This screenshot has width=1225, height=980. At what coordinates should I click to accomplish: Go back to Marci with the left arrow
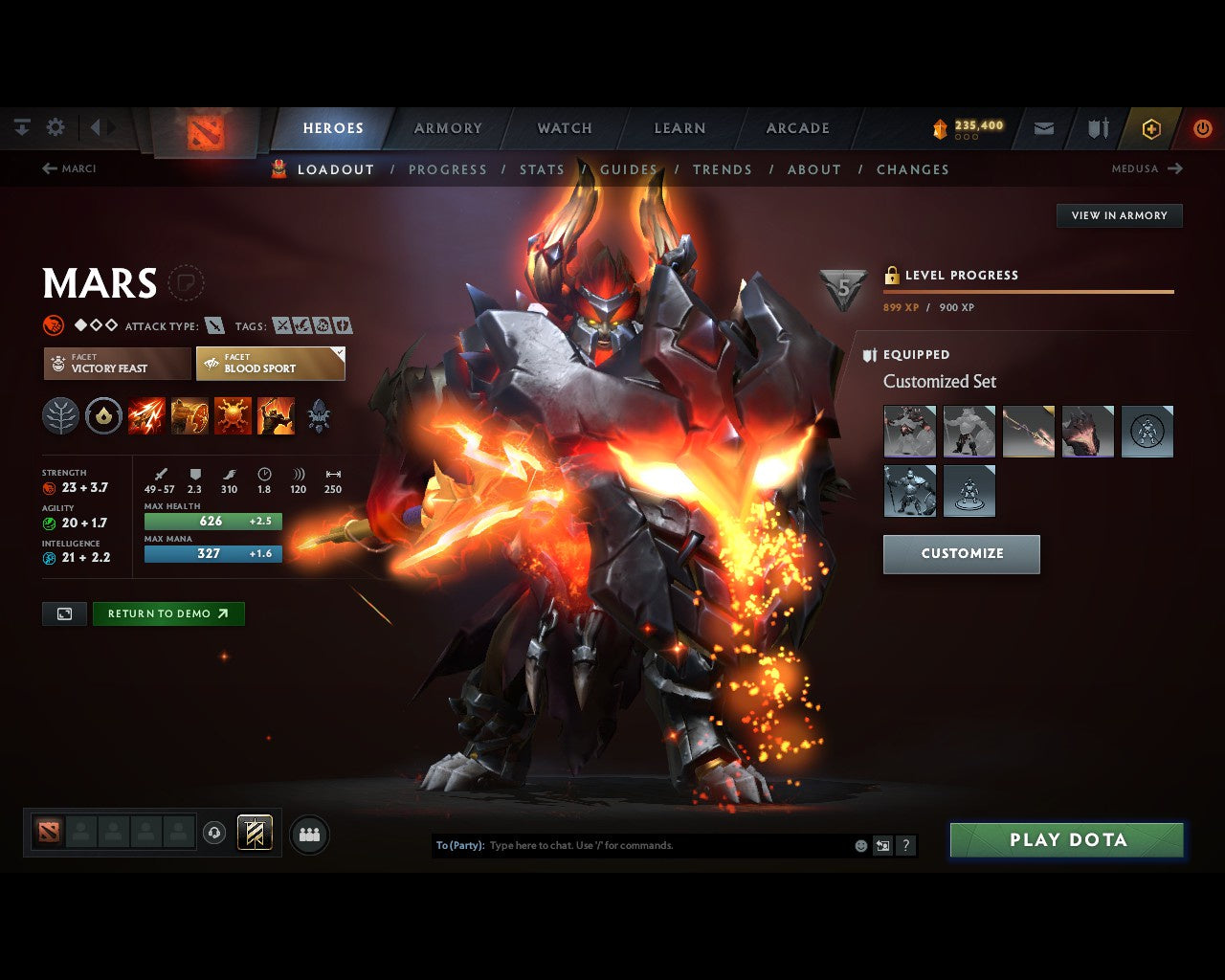(x=49, y=168)
